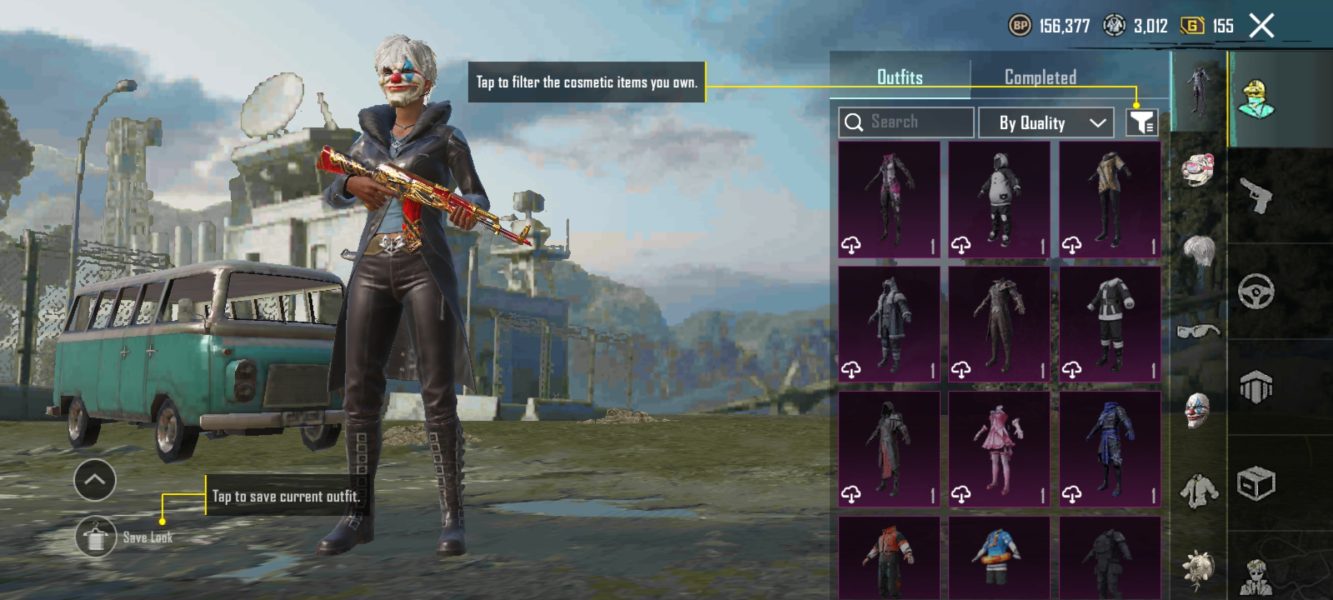
Task: Open the pistol weapon skins category
Action: pos(1255,195)
